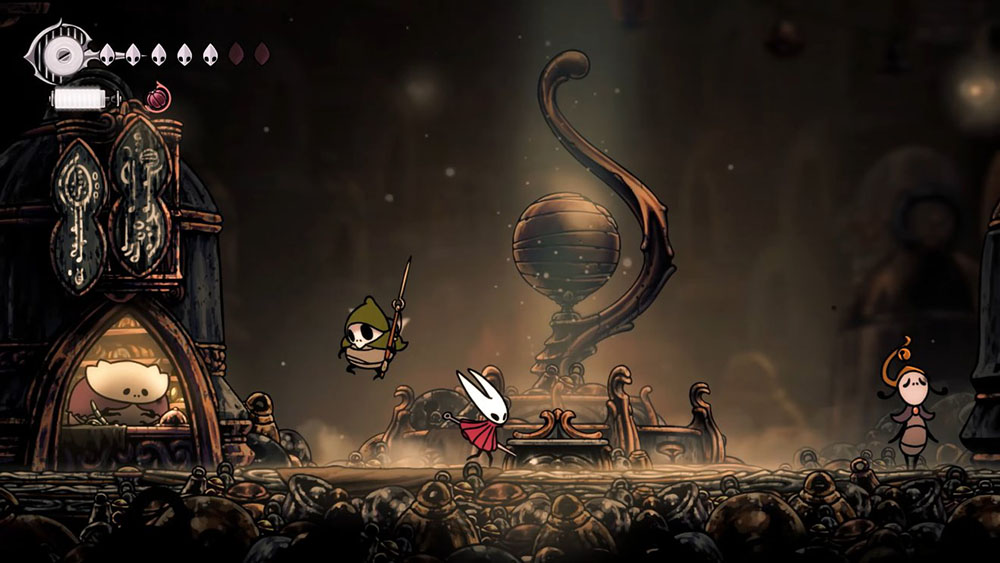The height and width of the screenshot is (563, 1000).
Task: Click the red tool icon in the HUD
Action: click(x=157, y=98)
